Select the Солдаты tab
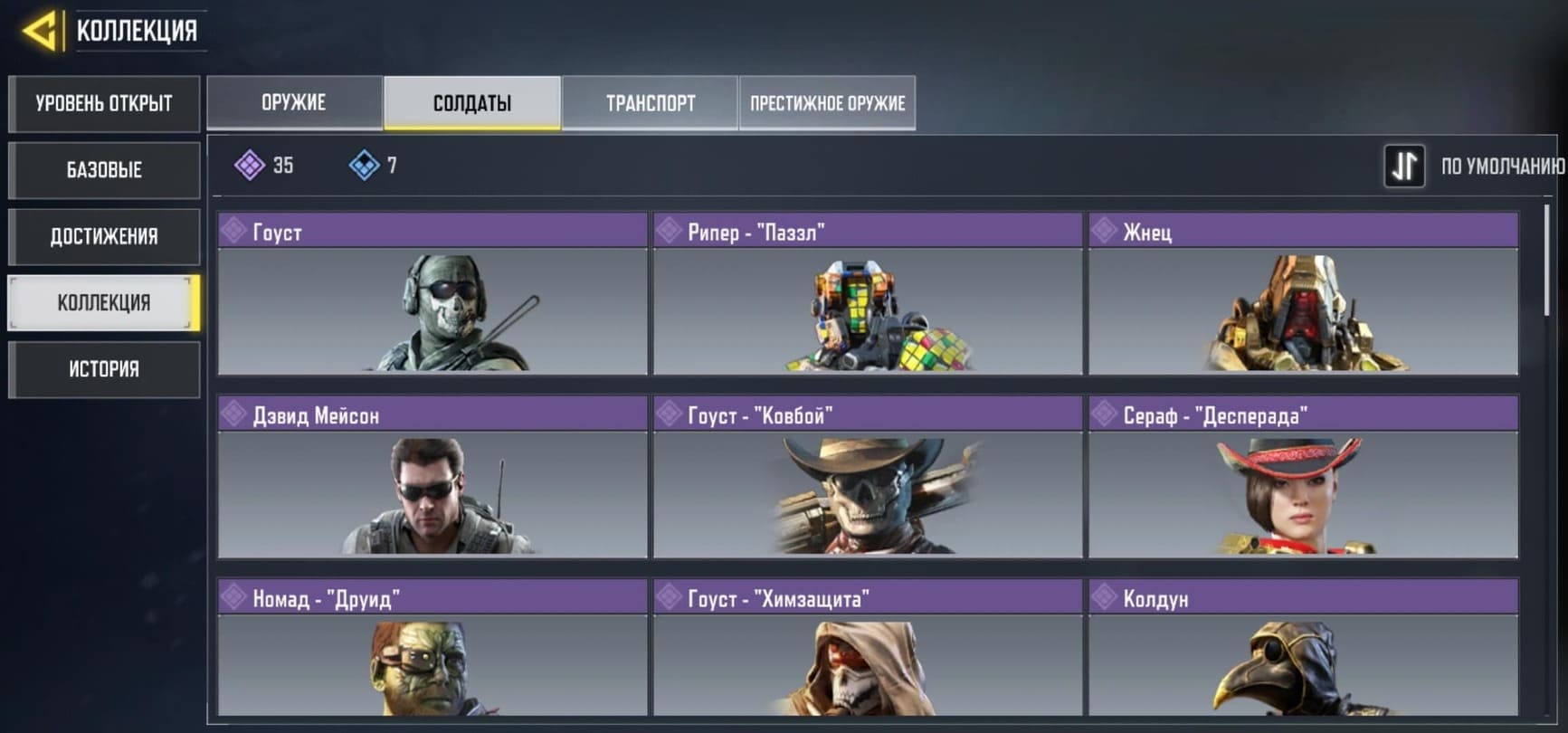Screen dimensions: 1568x733 click(x=472, y=103)
